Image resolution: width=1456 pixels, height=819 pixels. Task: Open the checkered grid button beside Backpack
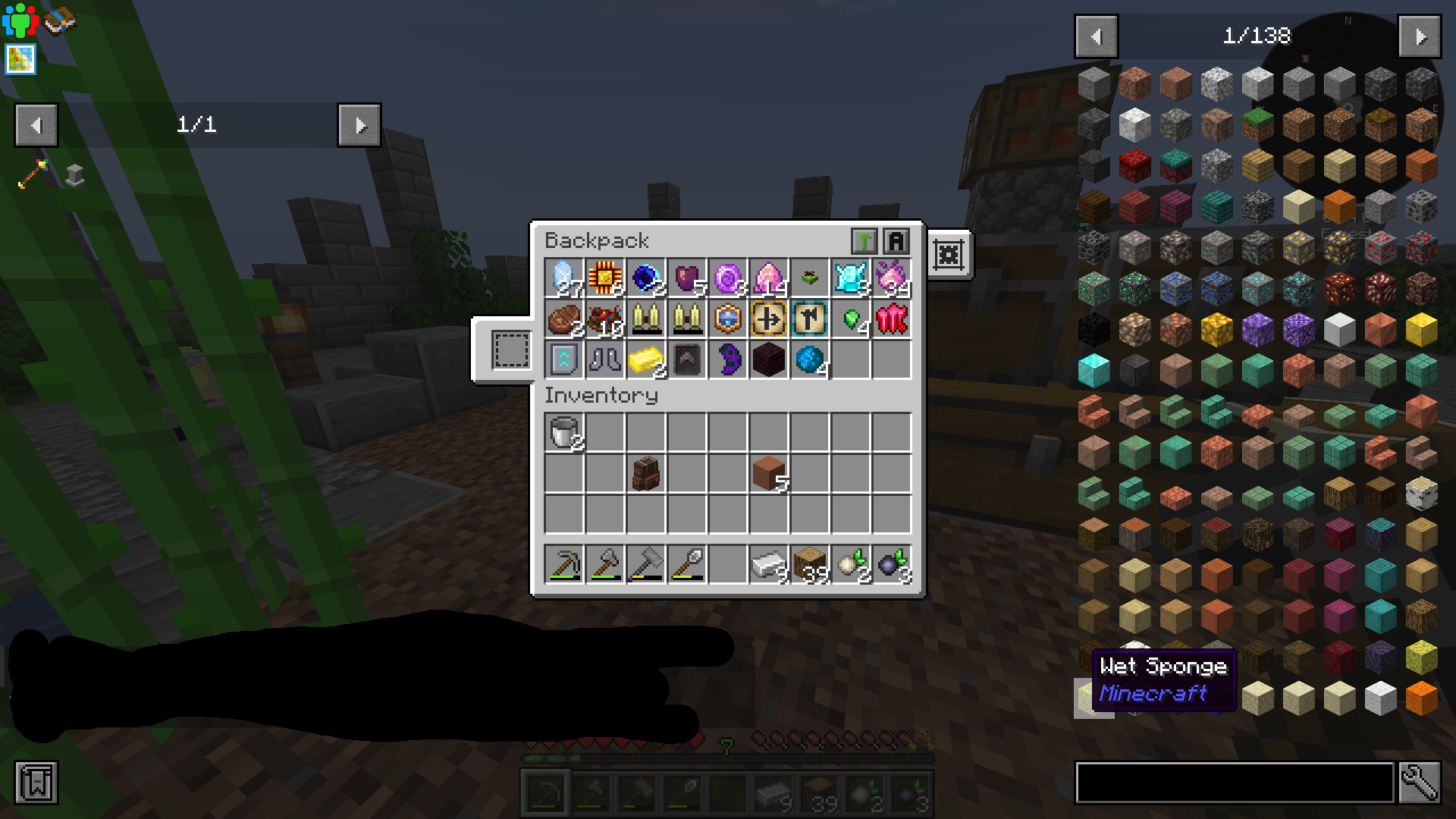pyautogui.click(x=949, y=255)
